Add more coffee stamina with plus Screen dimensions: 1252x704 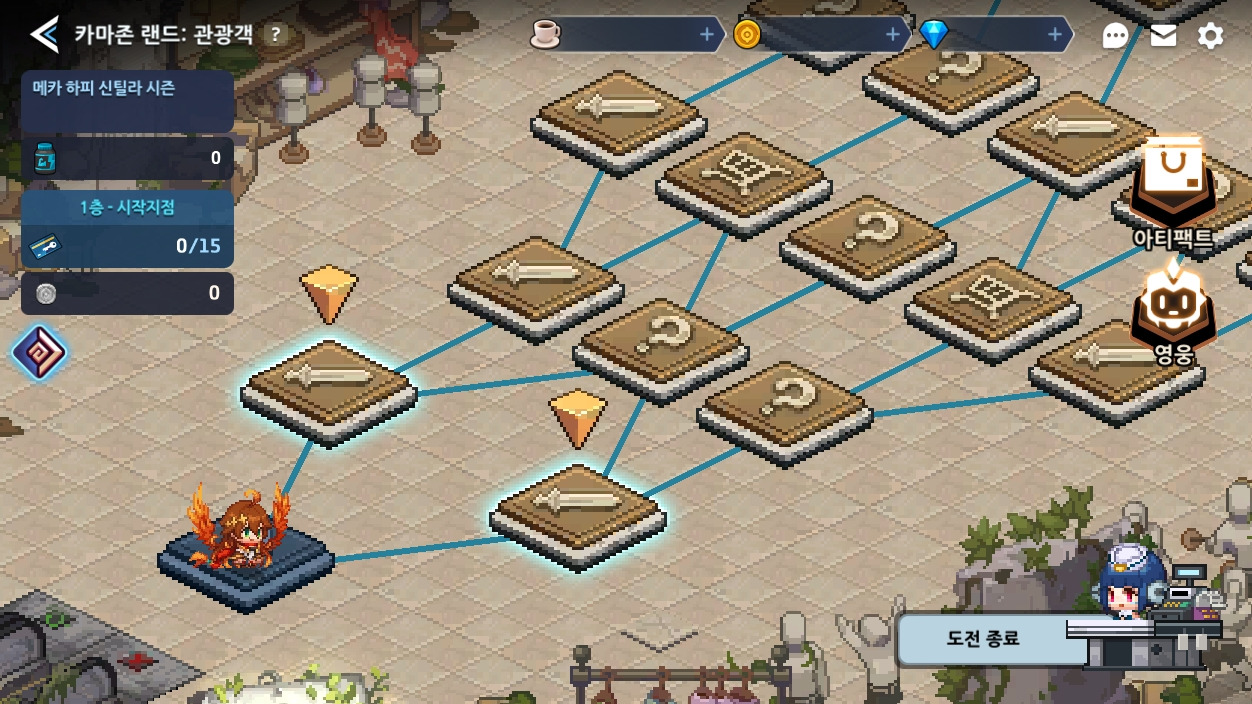[x=707, y=35]
